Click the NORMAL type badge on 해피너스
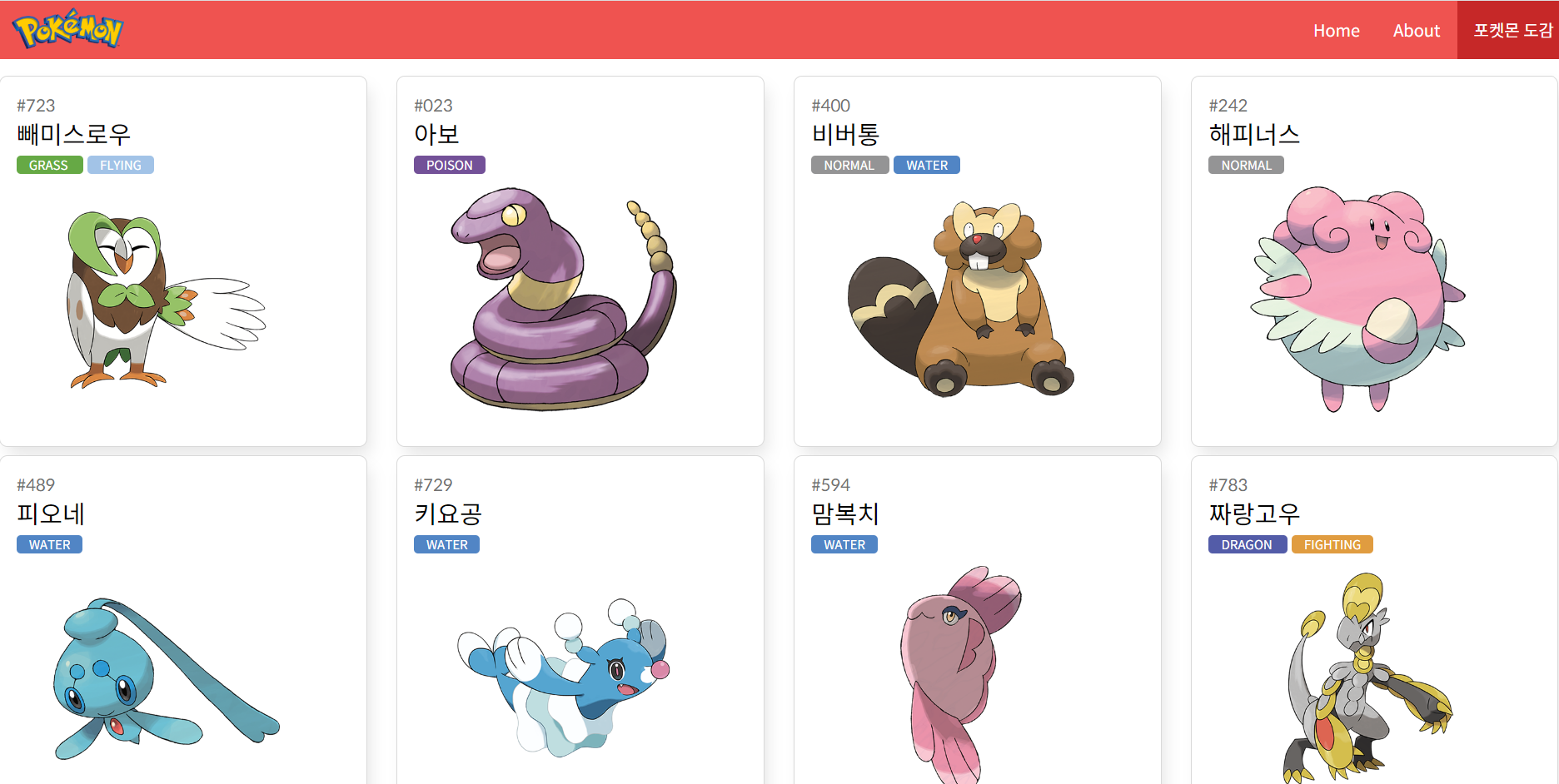Screen dimensions: 1559x784 point(1246,165)
